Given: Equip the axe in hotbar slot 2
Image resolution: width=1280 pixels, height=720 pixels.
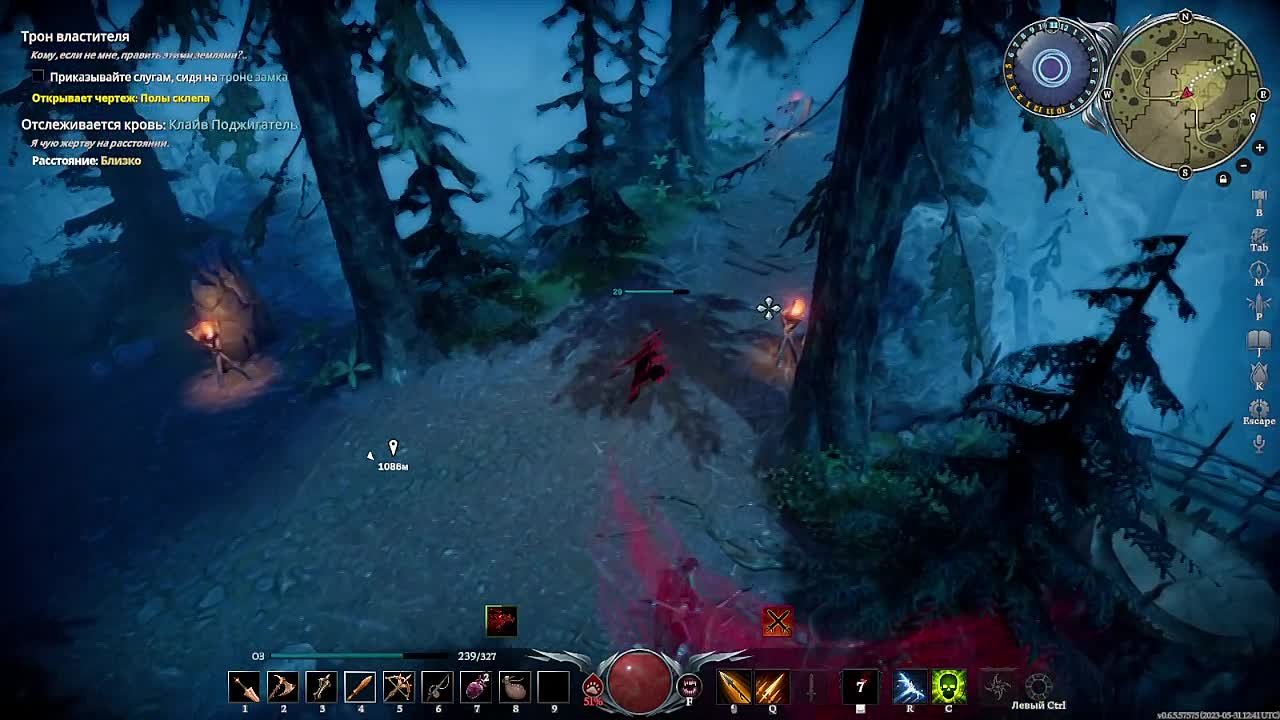Looking at the screenshot, I should pyautogui.click(x=283, y=687).
